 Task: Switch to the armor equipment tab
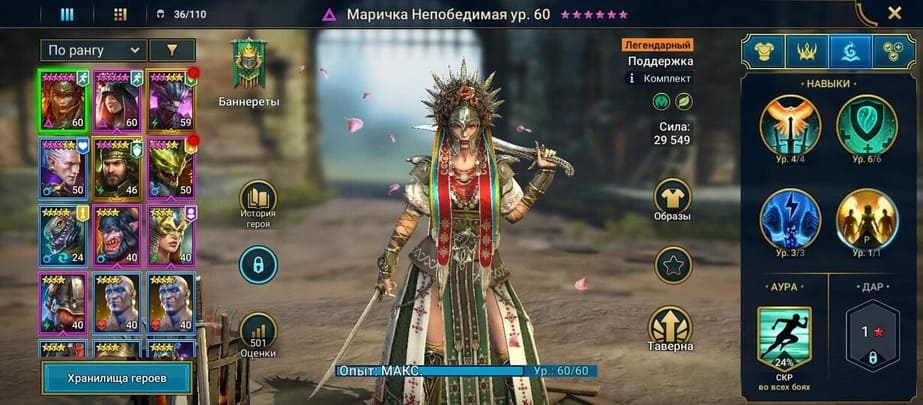point(762,50)
